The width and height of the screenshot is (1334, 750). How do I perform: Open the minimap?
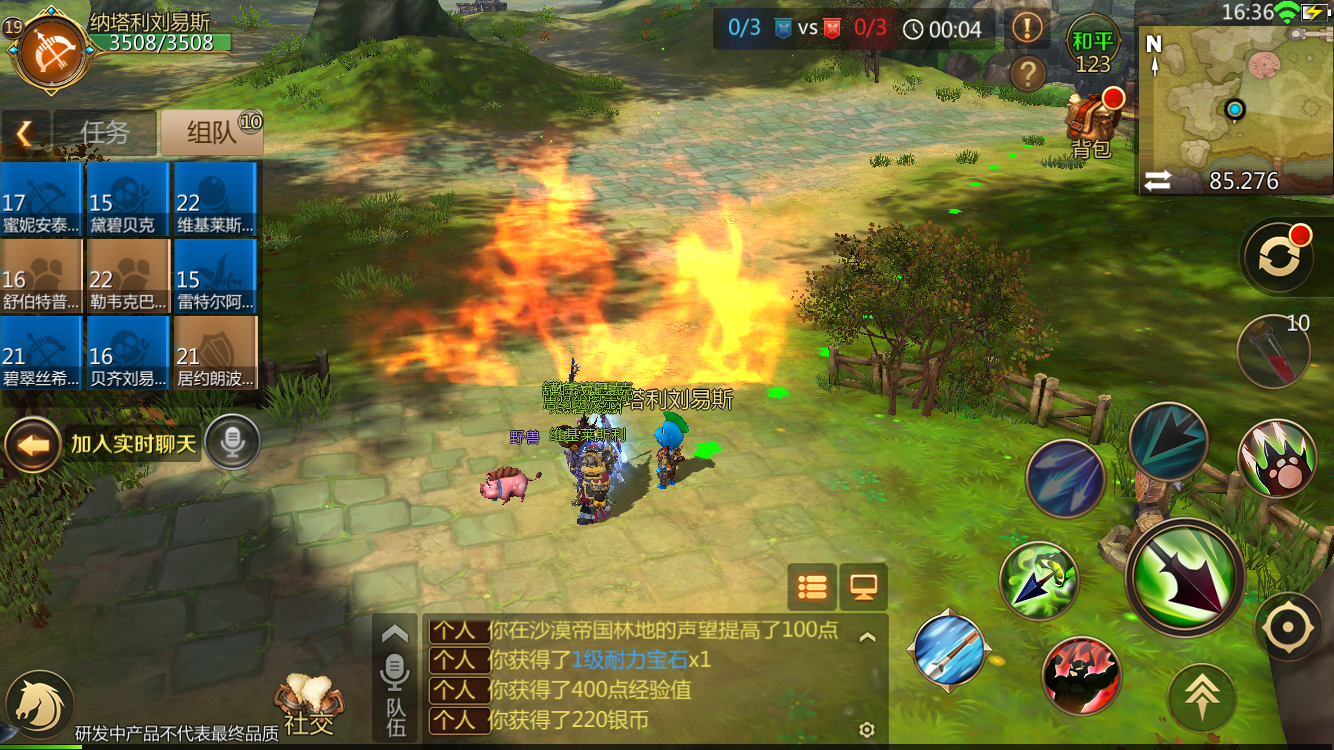(1235, 100)
